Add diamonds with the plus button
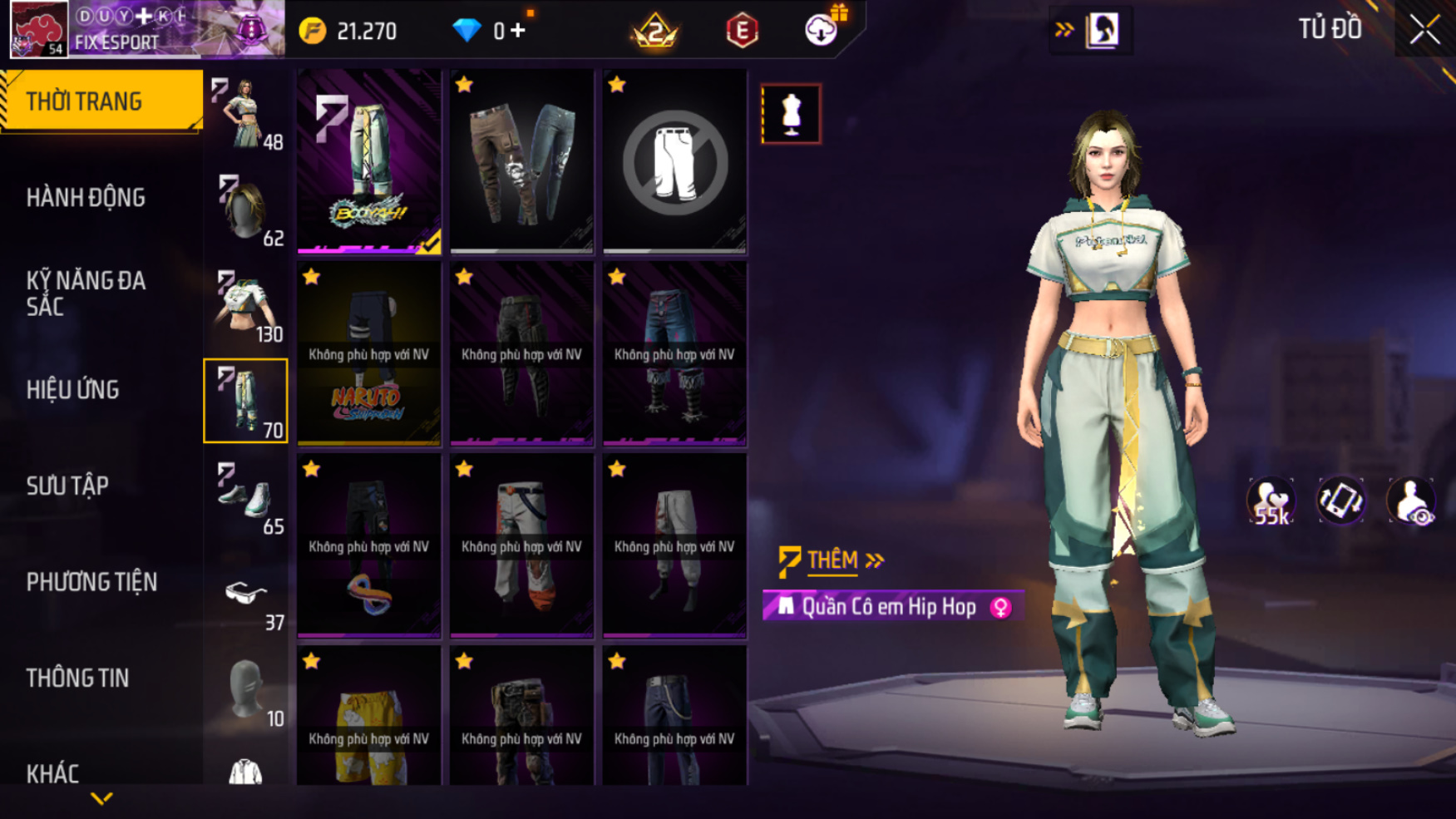Viewport: 1456px width, 819px height. click(x=518, y=32)
